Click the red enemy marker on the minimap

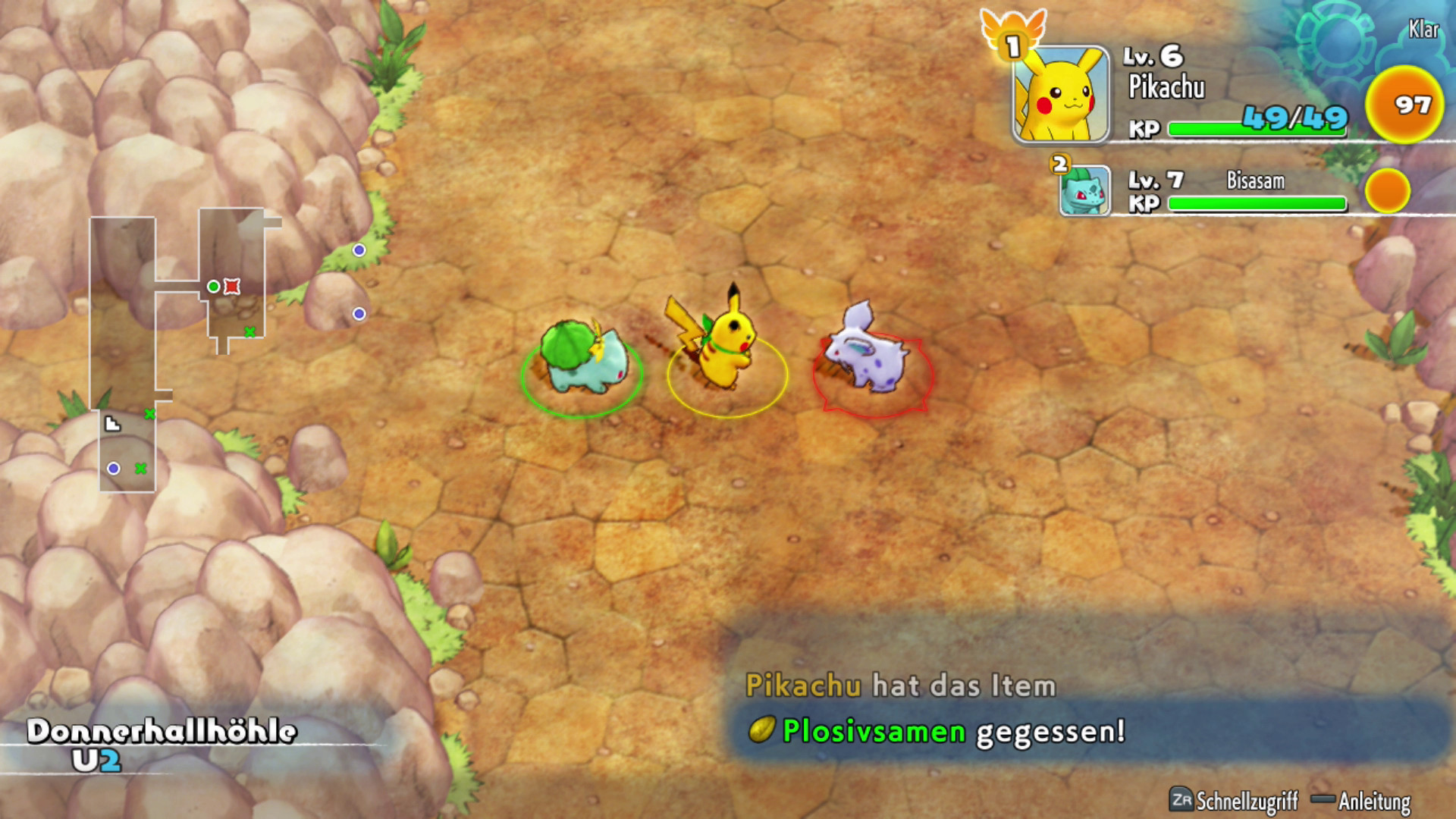232,287
